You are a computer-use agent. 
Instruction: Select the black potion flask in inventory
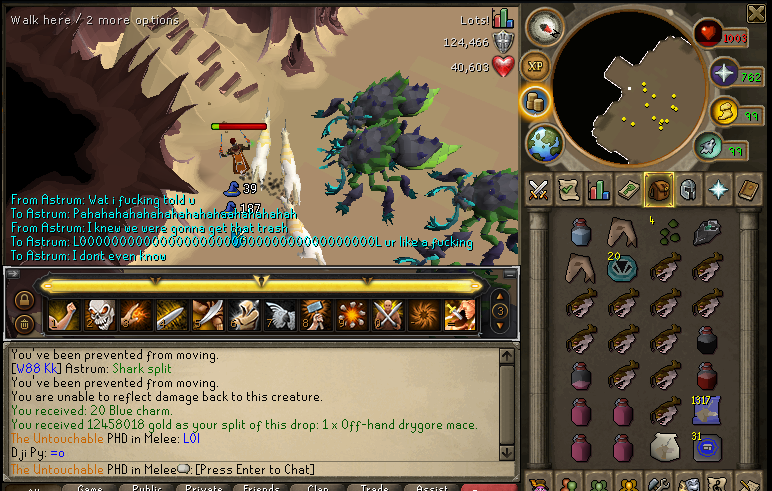(x=706, y=340)
